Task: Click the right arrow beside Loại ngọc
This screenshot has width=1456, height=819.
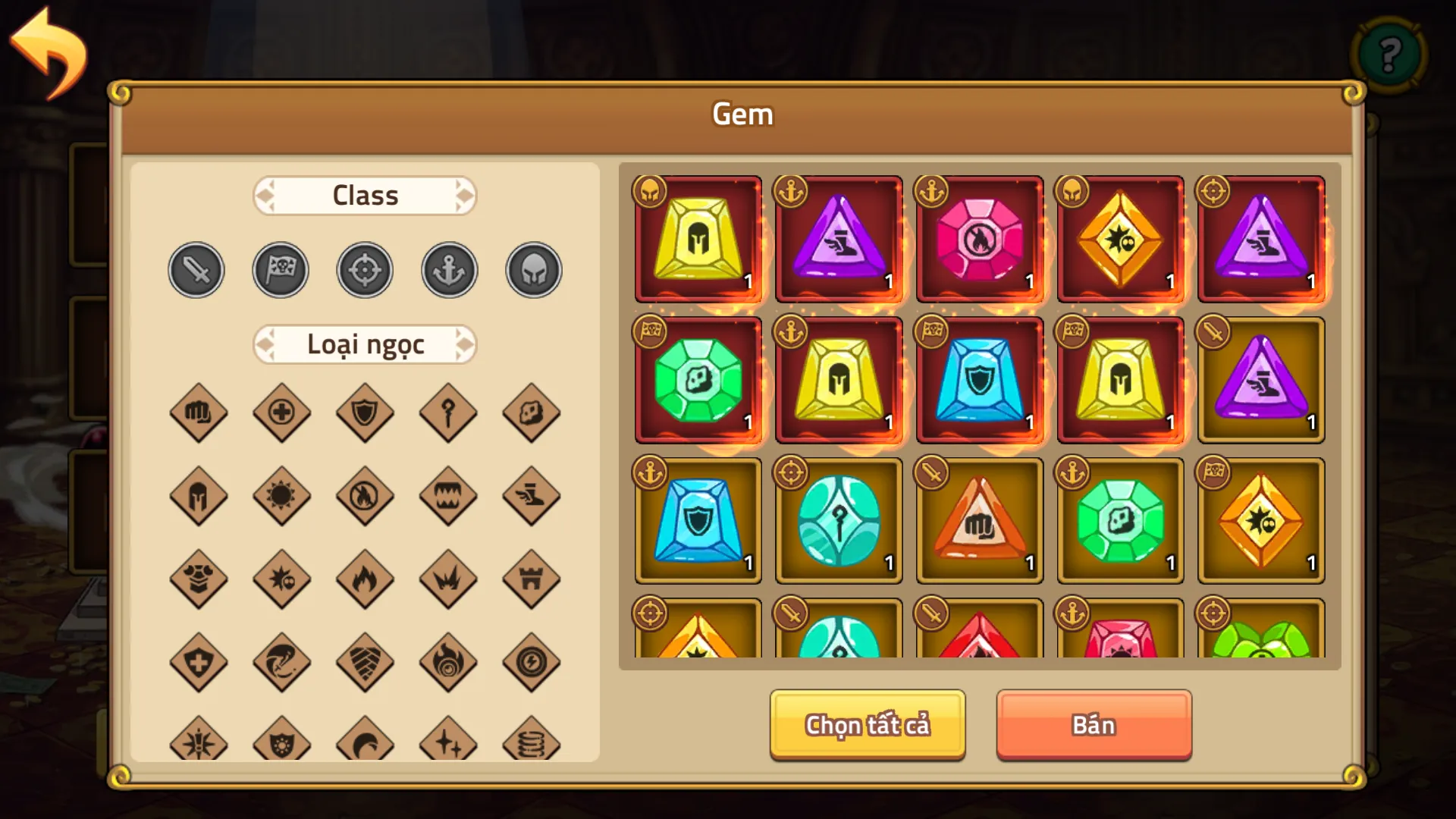Action: coord(464,344)
